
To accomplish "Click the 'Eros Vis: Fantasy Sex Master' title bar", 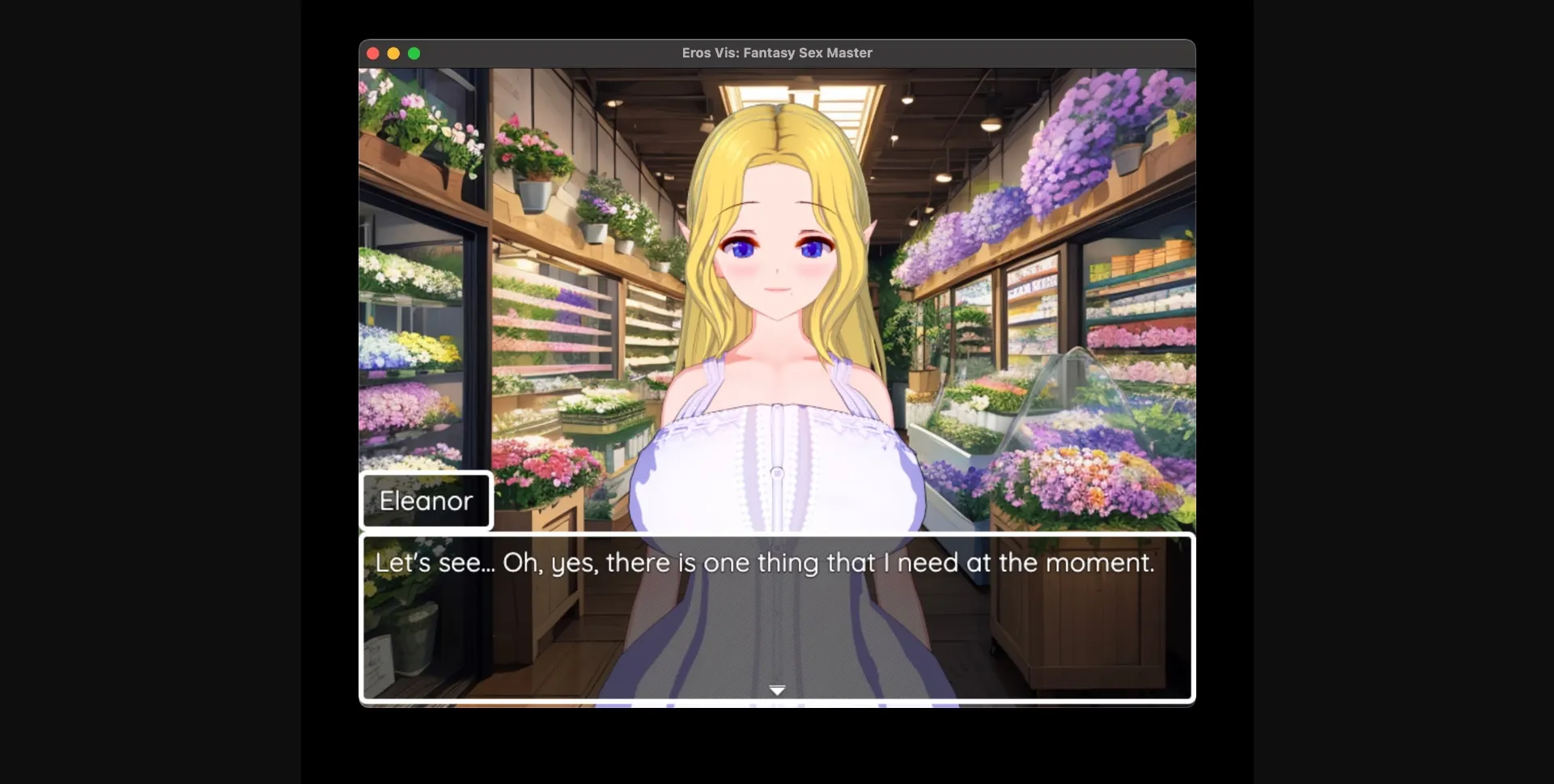I will (x=775, y=53).
